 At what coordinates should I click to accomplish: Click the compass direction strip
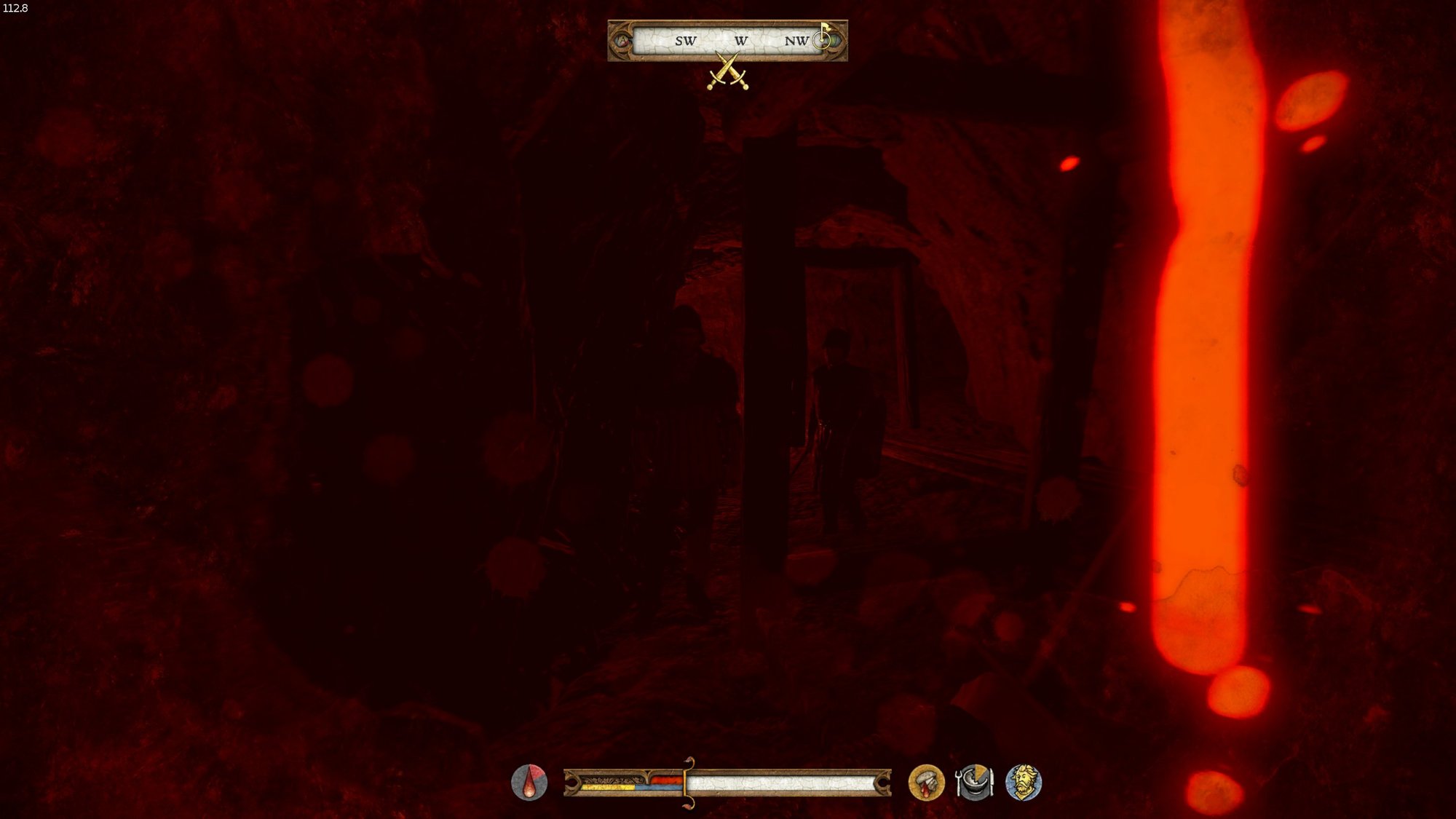[727, 41]
